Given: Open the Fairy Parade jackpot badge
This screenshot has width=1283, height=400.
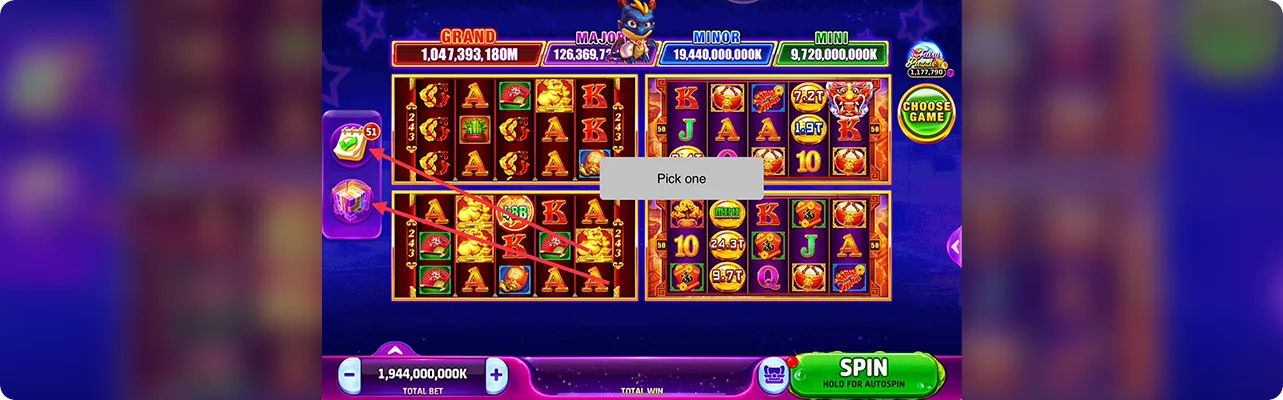Looking at the screenshot, I should 927,62.
